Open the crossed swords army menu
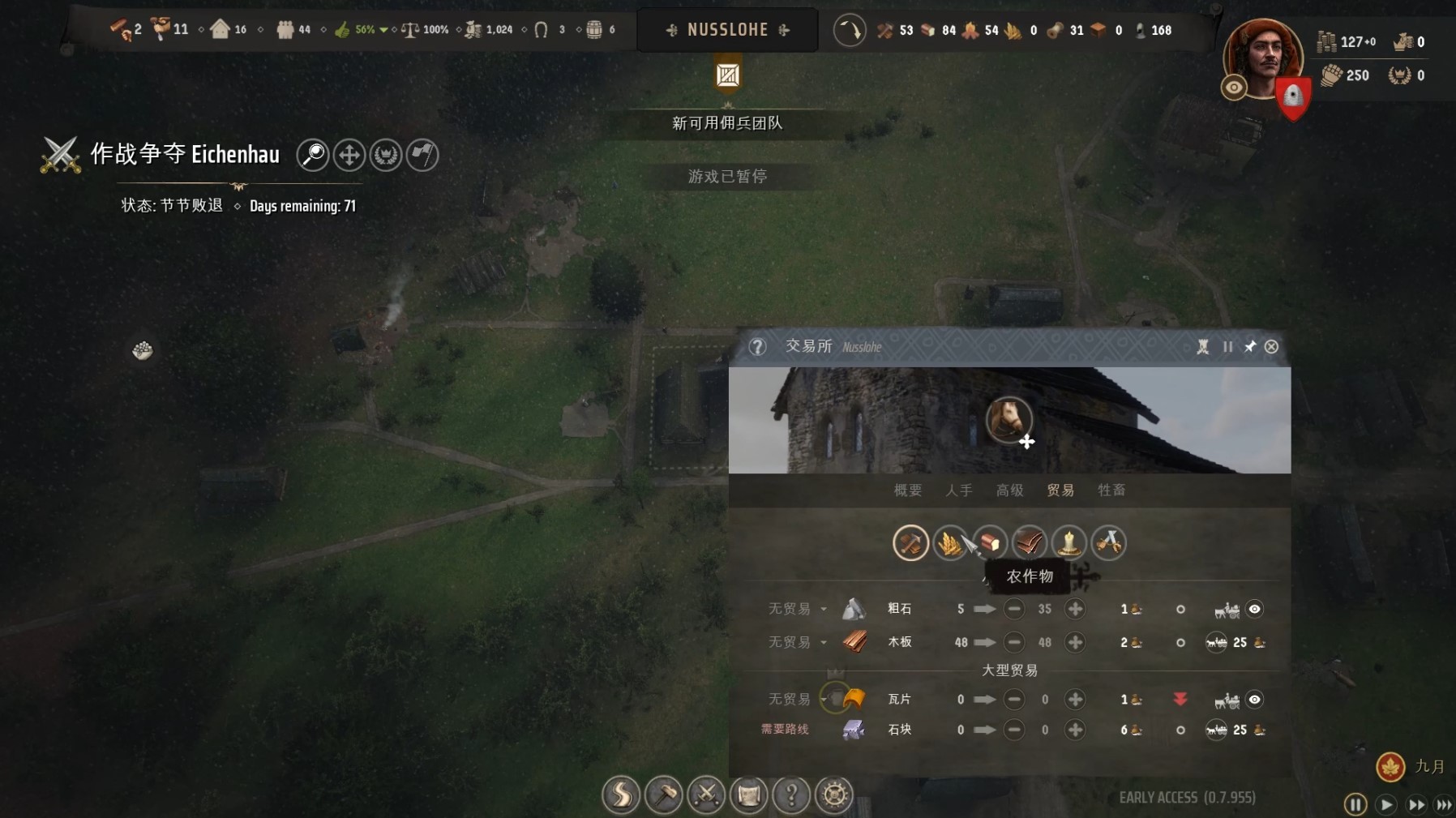The height and width of the screenshot is (818, 1456). (706, 794)
